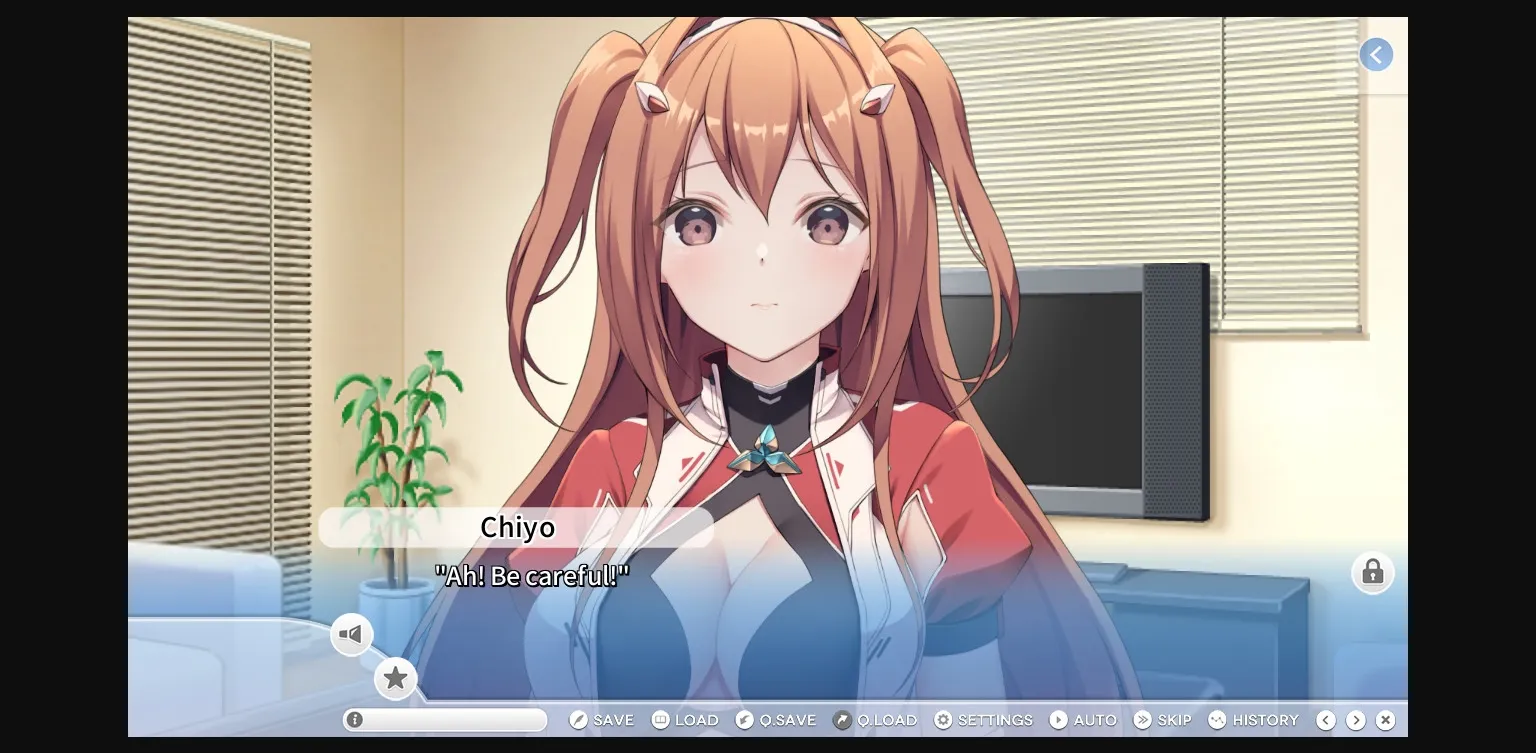The height and width of the screenshot is (753, 1536).
Task: Click the right chevron on the bottom bar
Action: click(1356, 719)
